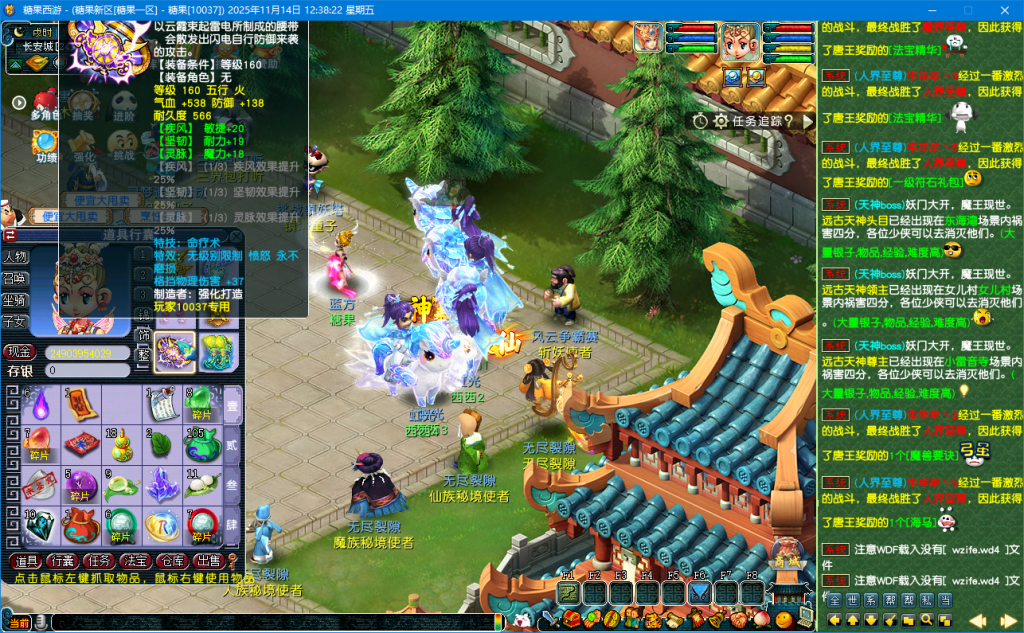The height and width of the screenshot is (633, 1024).
Task: Open the 人物 (character) side tab
Action: 15,257
